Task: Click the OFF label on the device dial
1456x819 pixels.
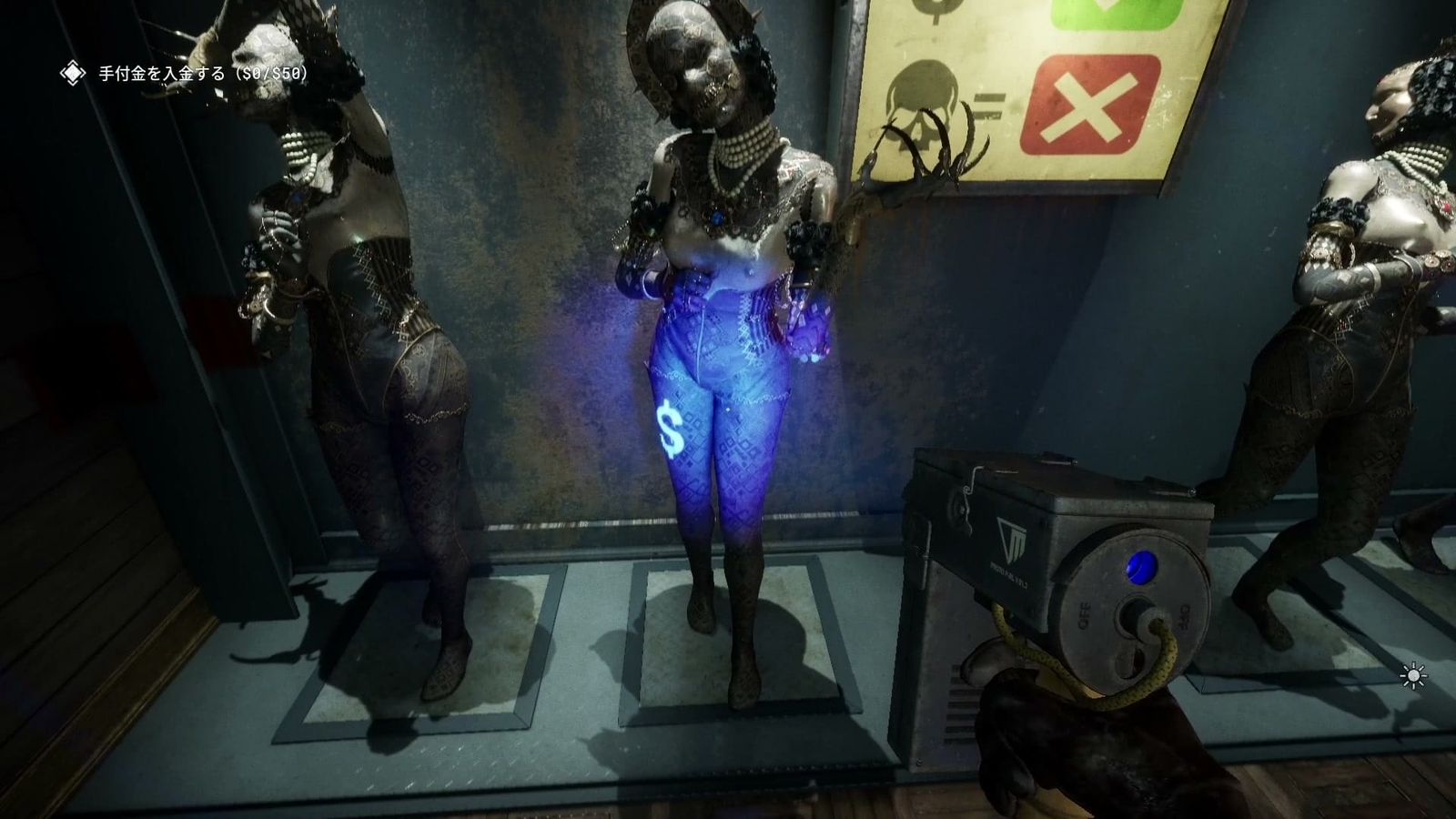Action: (x=1083, y=613)
